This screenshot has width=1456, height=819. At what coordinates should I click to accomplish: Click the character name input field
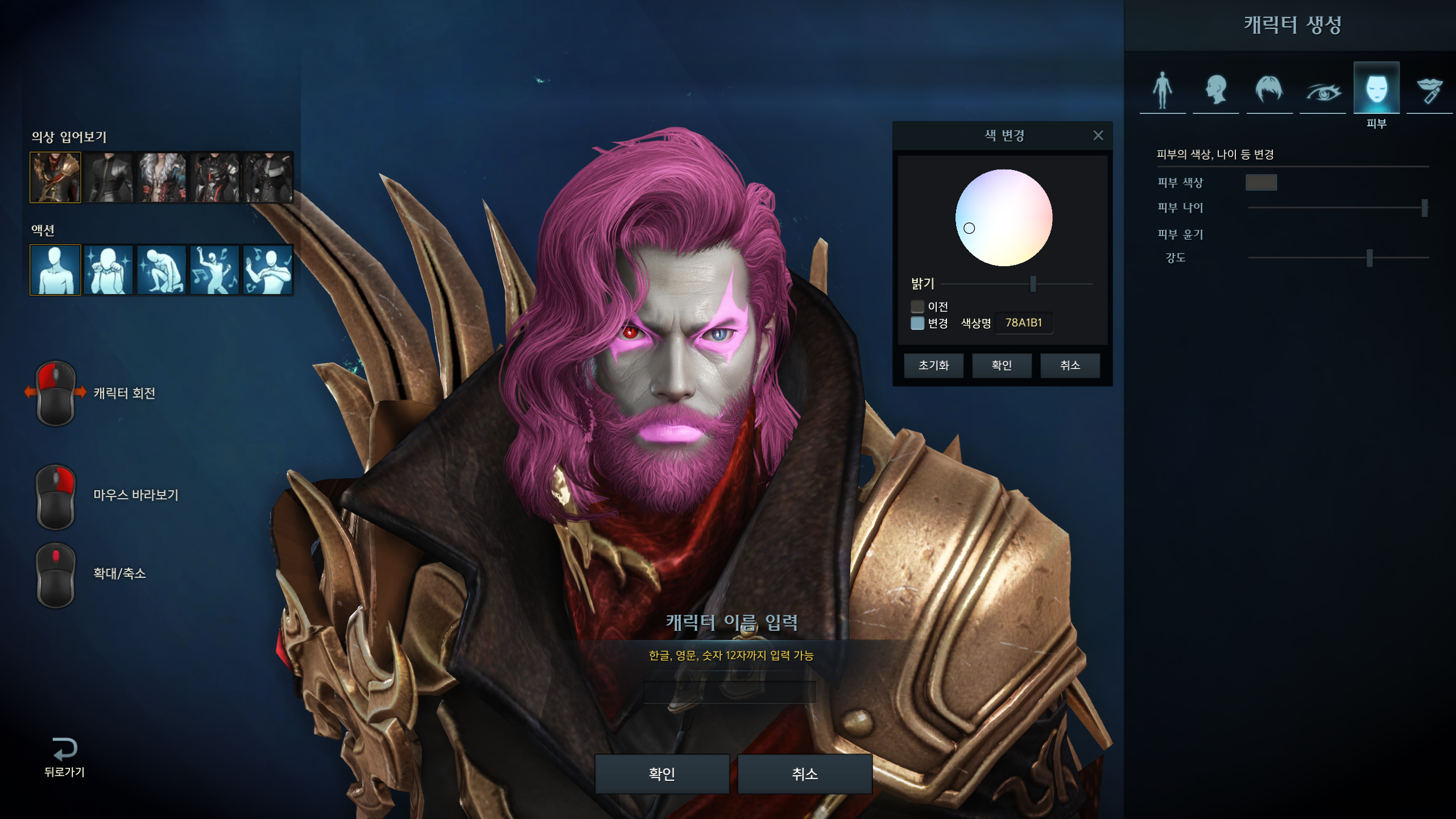tap(730, 692)
